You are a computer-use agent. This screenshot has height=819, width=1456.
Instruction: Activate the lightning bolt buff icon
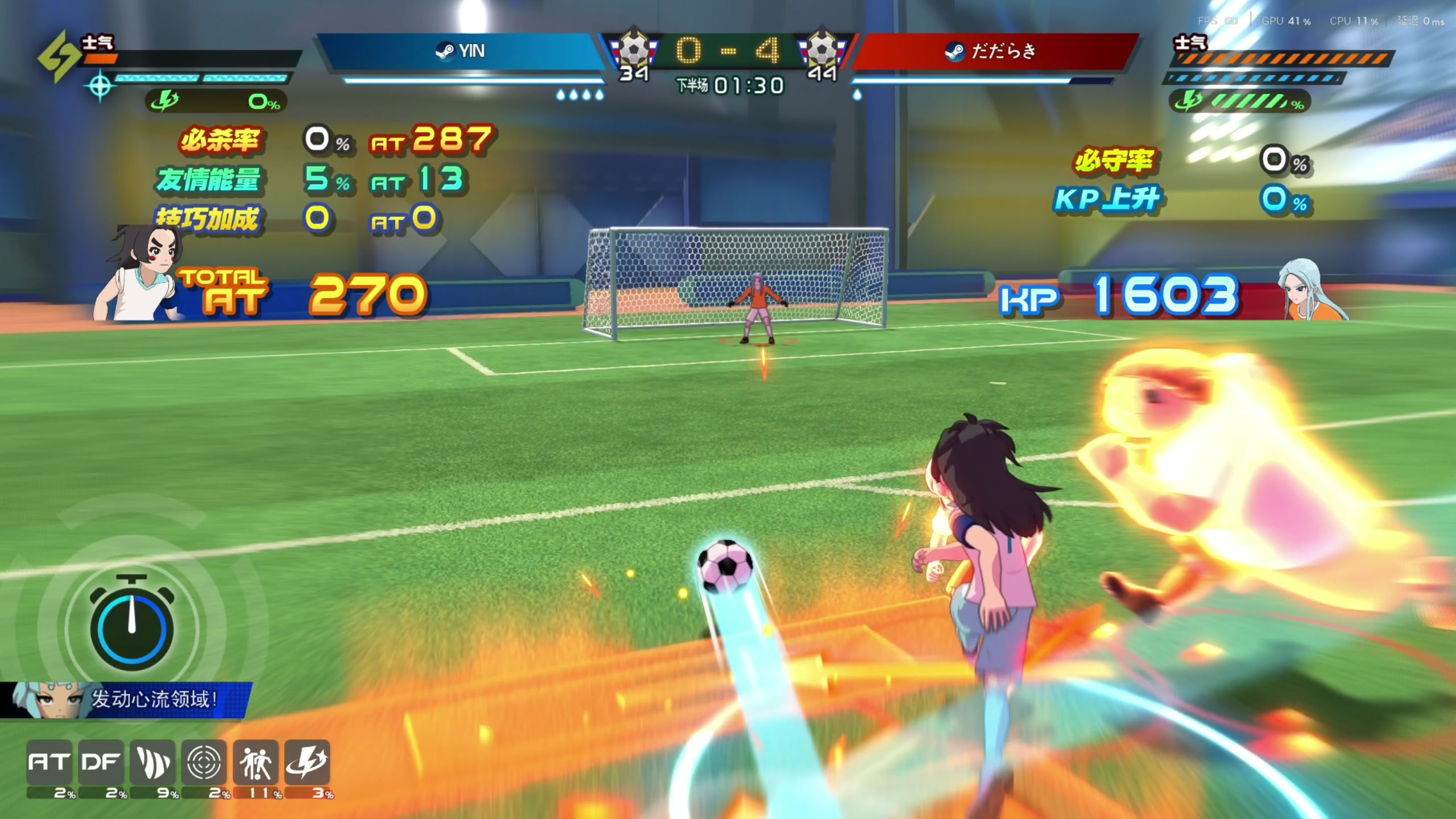[307, 762]
